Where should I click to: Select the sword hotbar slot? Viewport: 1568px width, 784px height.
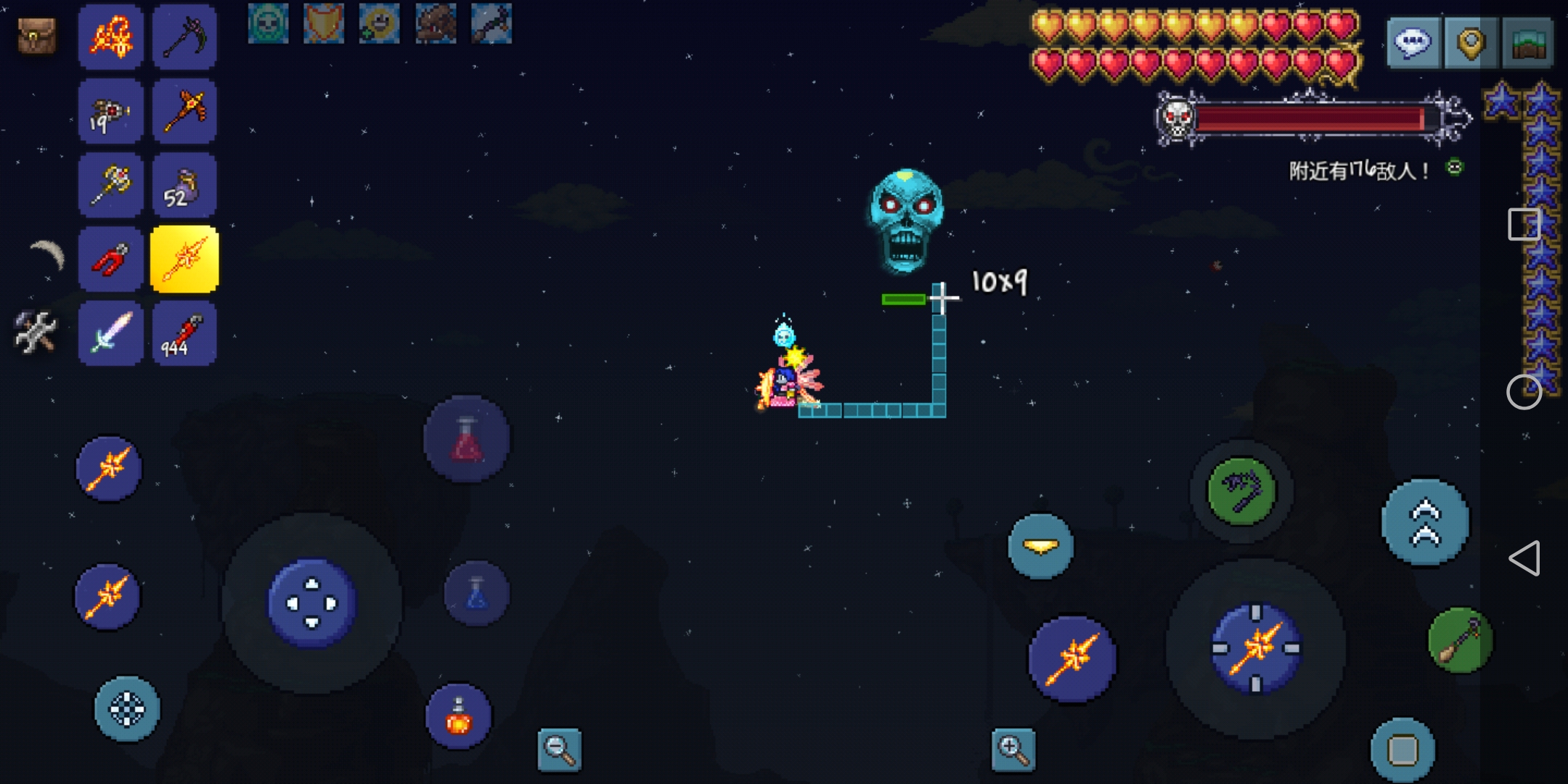click(110, 333)
